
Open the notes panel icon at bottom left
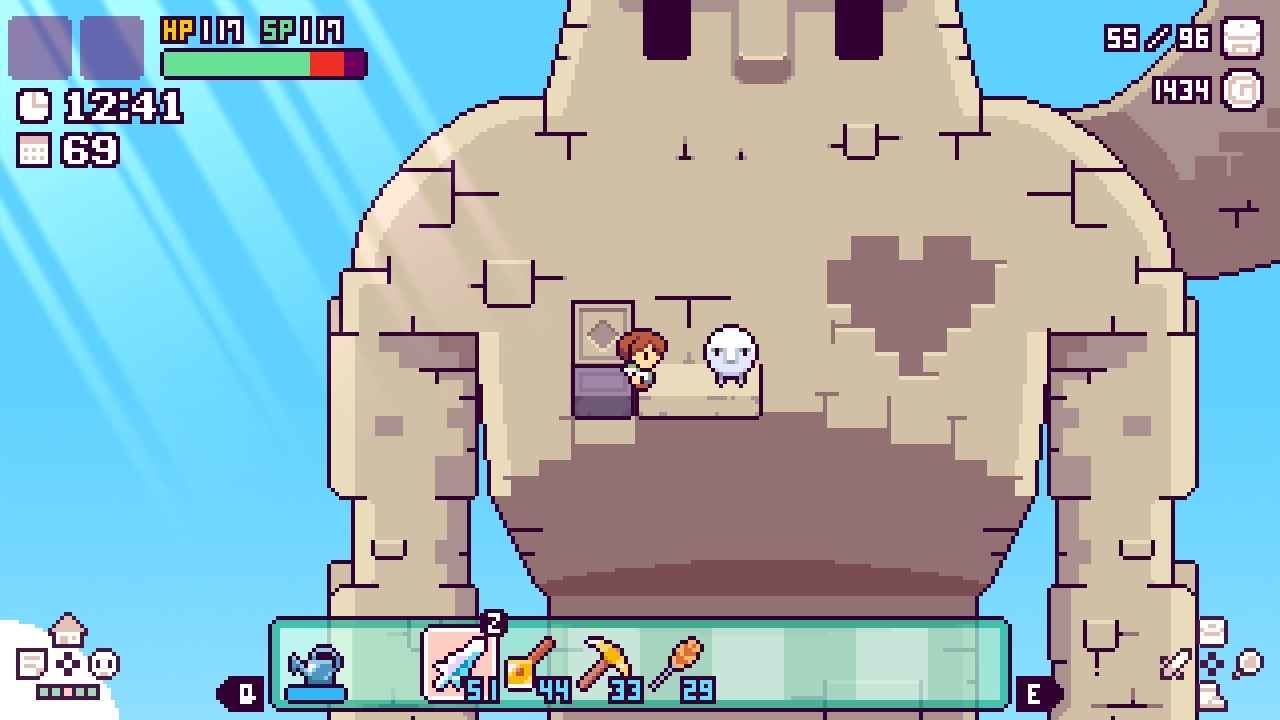pyautogui.click(x=30, y=664)
